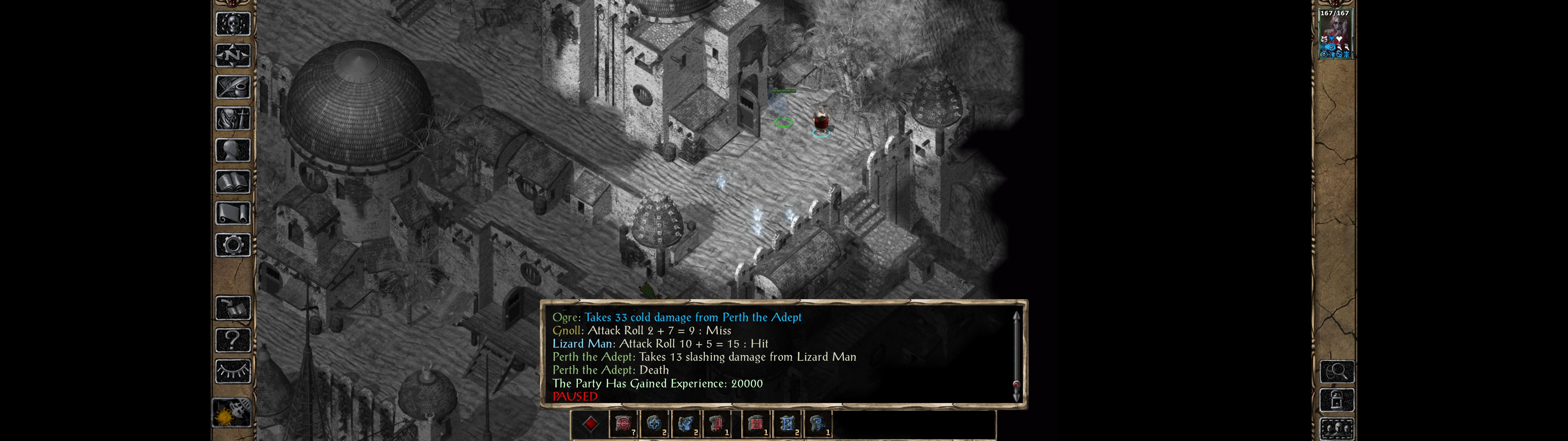The width and height of the screenshot is (1568, 441).
Task: Click the red diamond action button
Action: (x=590, y=424)
